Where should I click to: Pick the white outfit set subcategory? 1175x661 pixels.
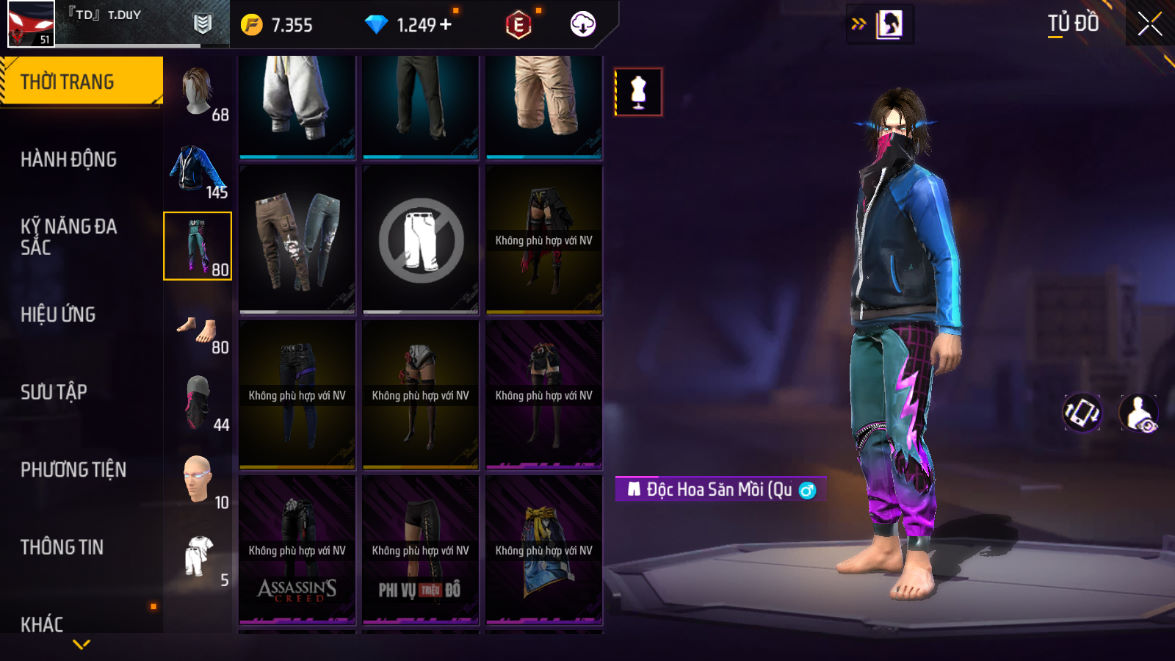197,557
